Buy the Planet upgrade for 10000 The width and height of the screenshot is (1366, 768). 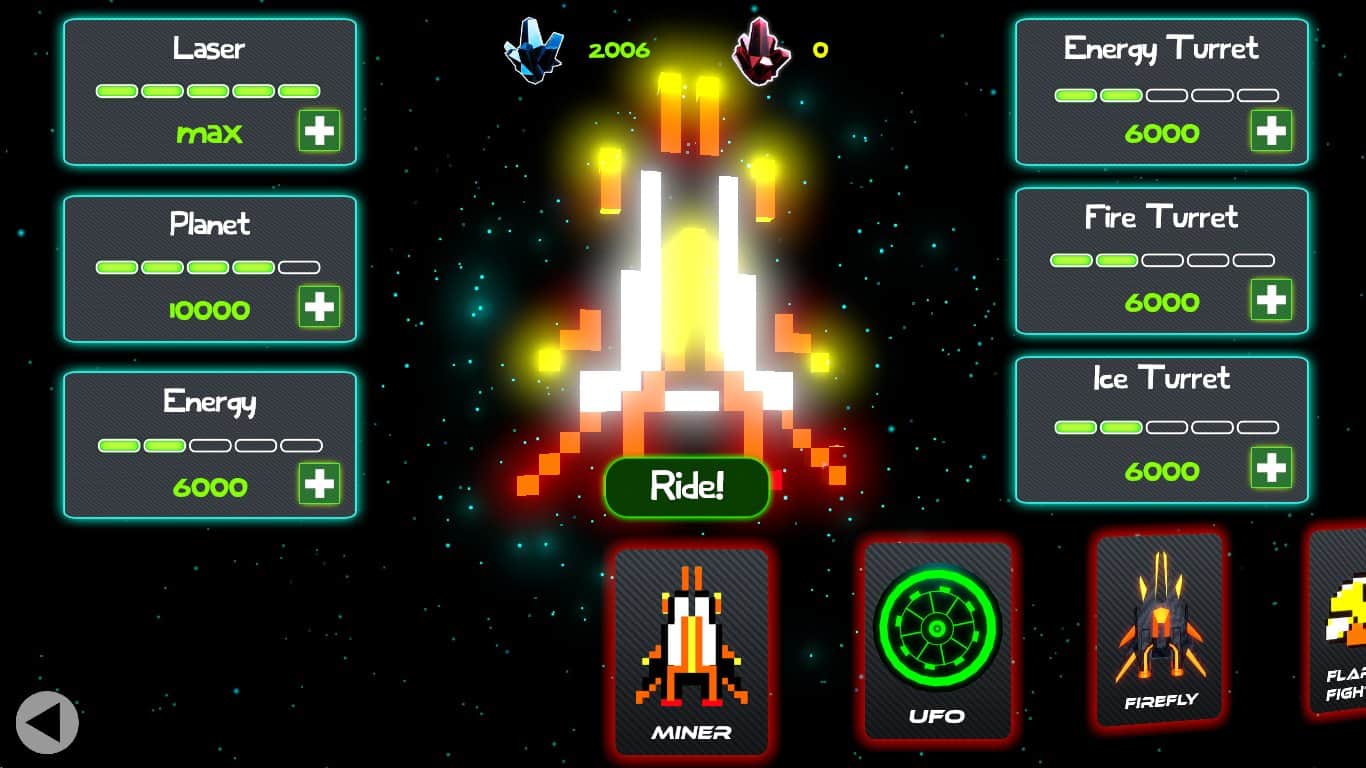tap(319, 307)
